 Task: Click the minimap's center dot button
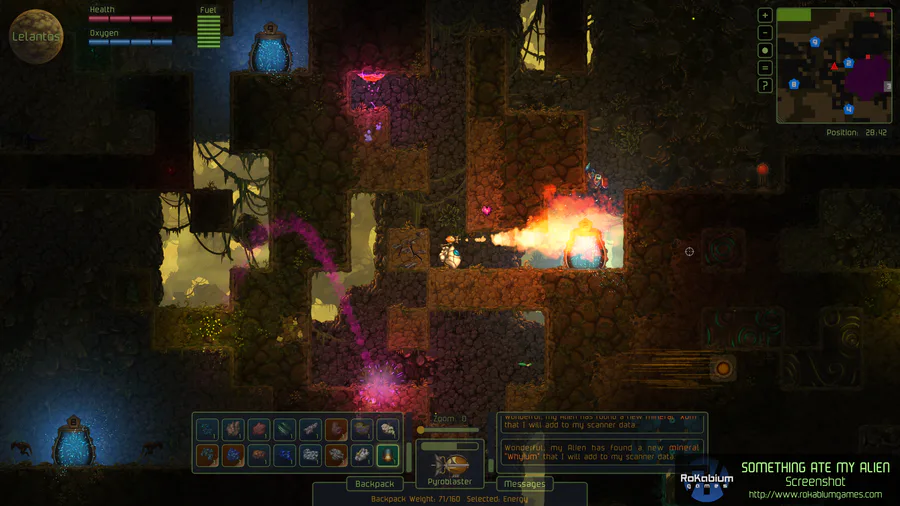(x=765, y=50)
